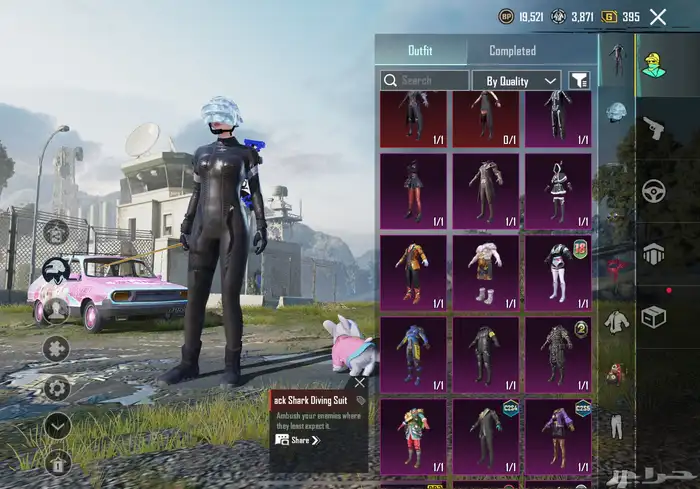Open the steering wheel vehicle category
This screenshot has height=489, width=700.
[654, 190]
